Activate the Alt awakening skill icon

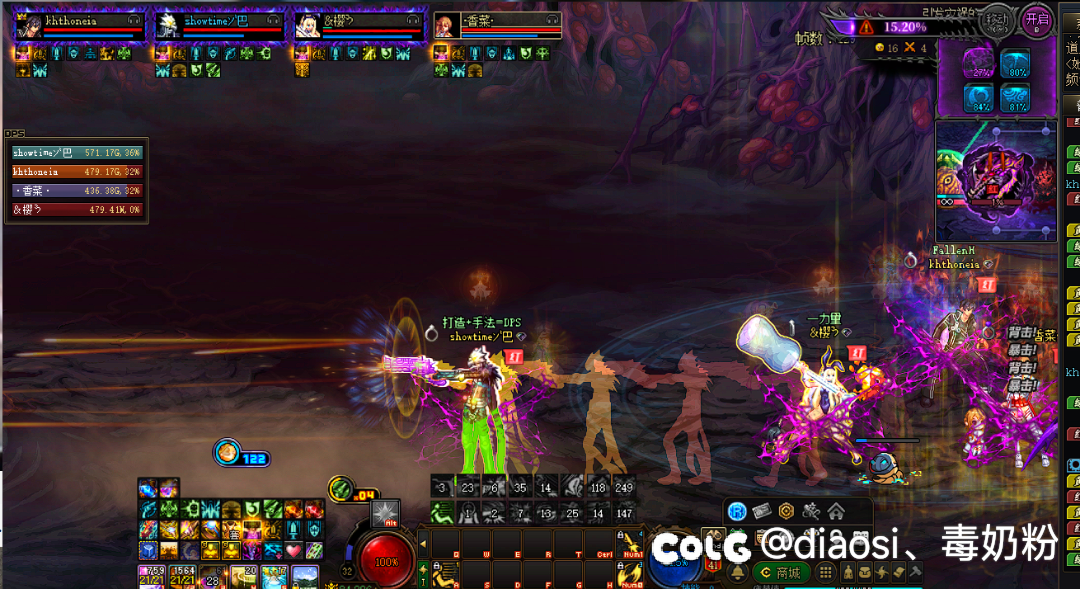(385, 514)
